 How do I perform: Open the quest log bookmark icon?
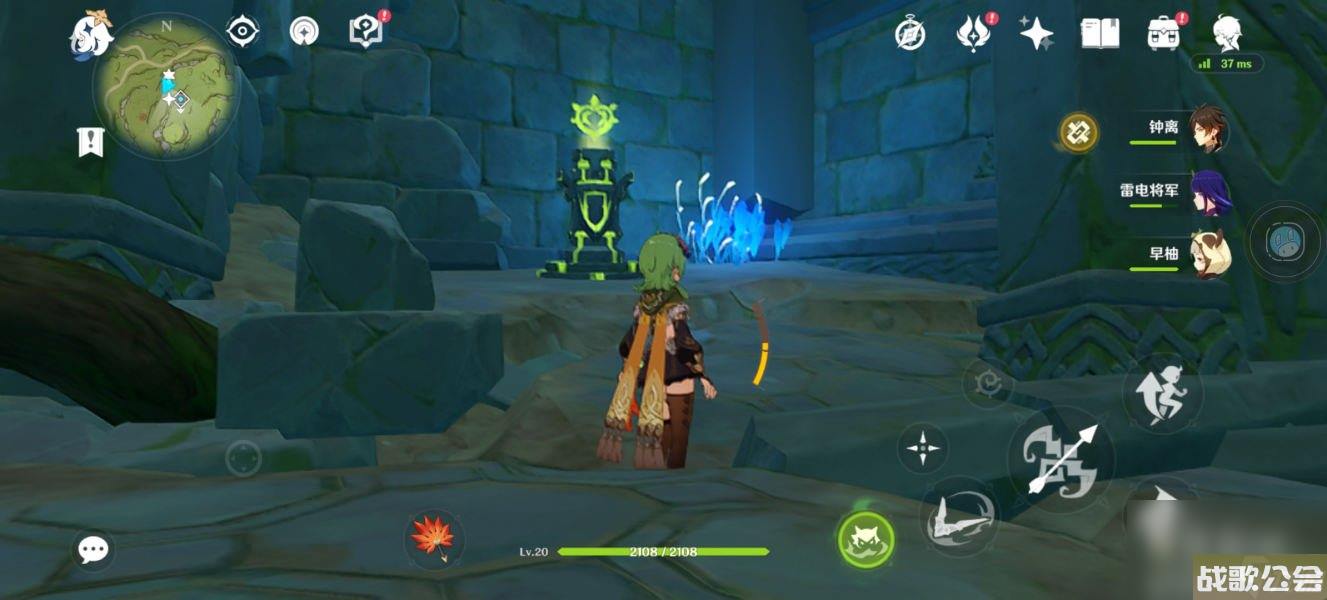point(91,141)
